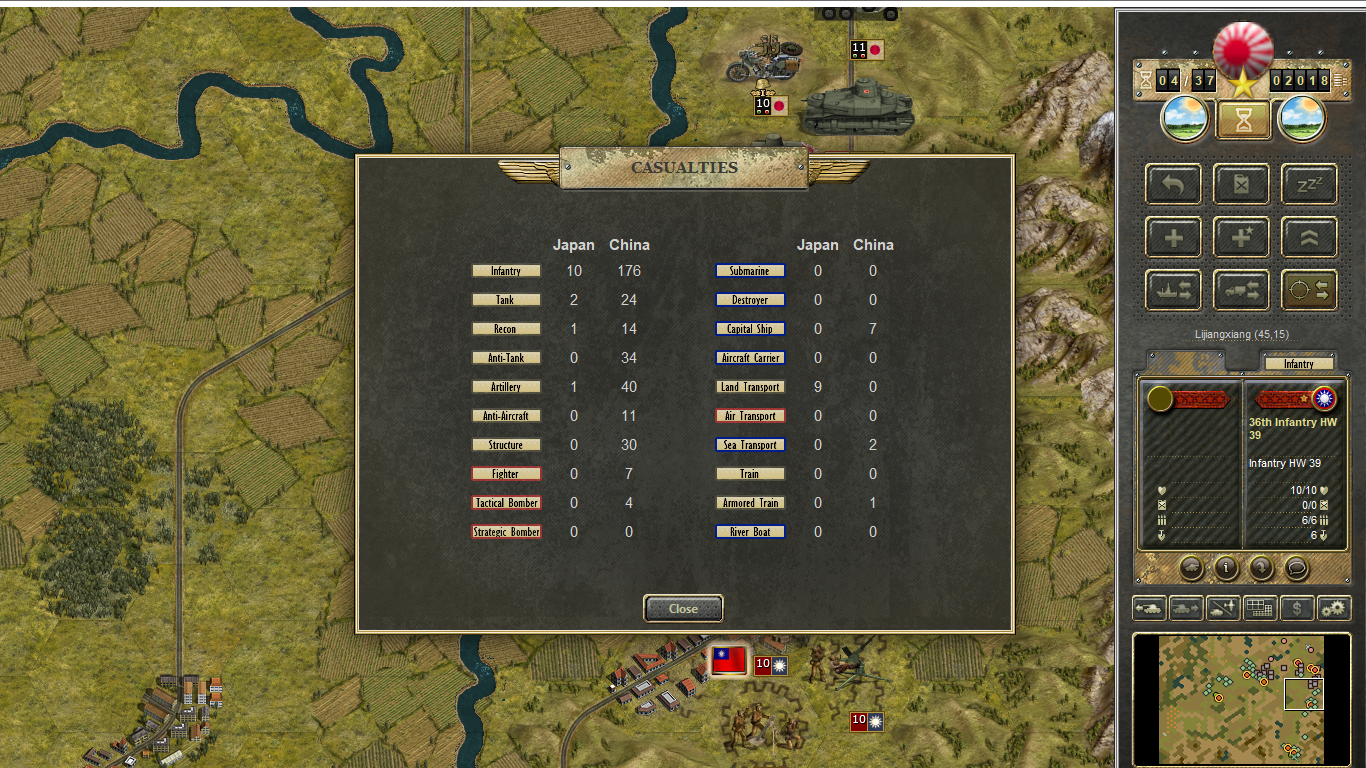This screenshot has width=1366, height=768.
Task: Open the options gear menu
Action: (x=1334, y=607)
